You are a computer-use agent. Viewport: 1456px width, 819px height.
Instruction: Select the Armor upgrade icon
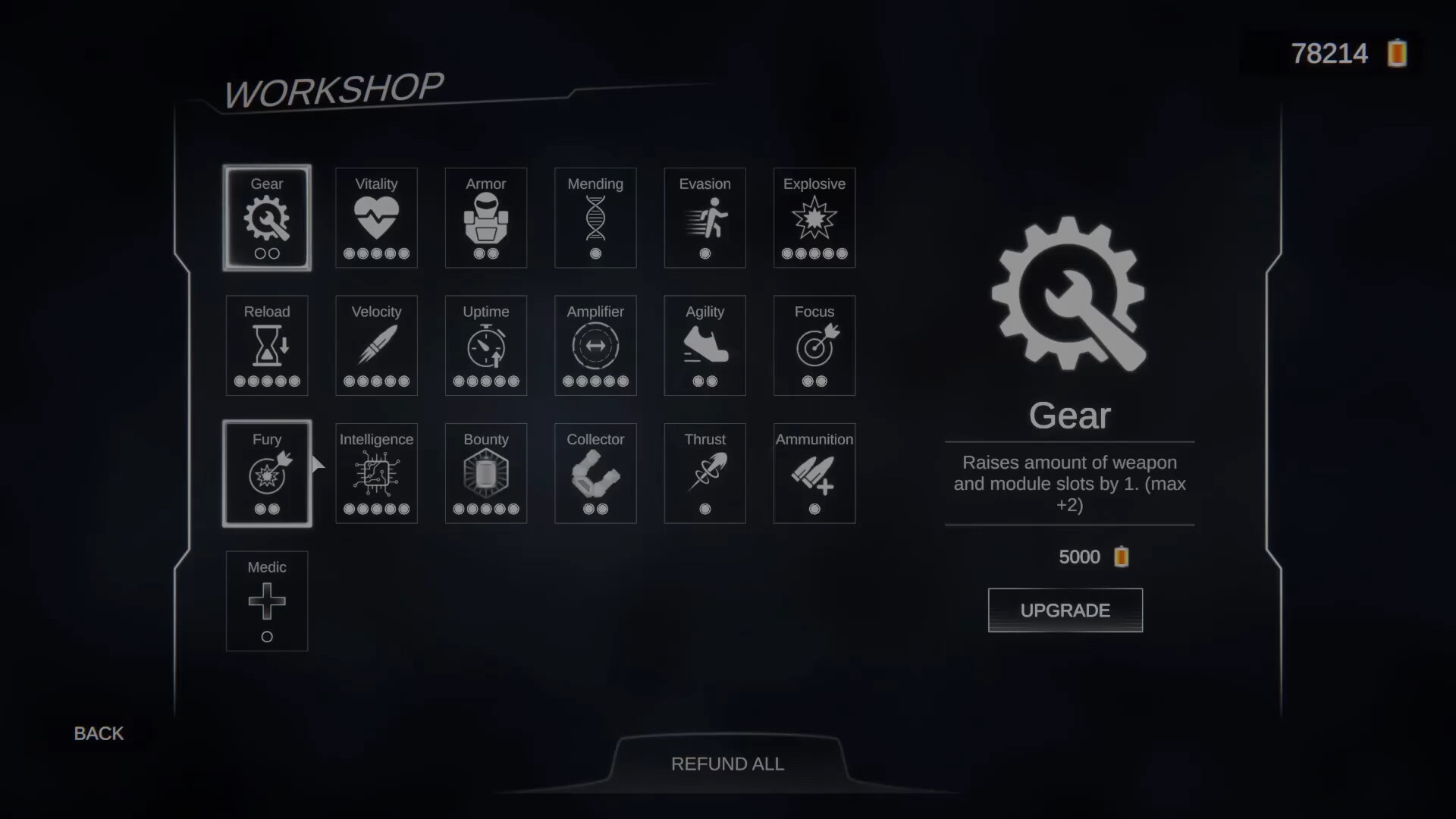[485, 218]
